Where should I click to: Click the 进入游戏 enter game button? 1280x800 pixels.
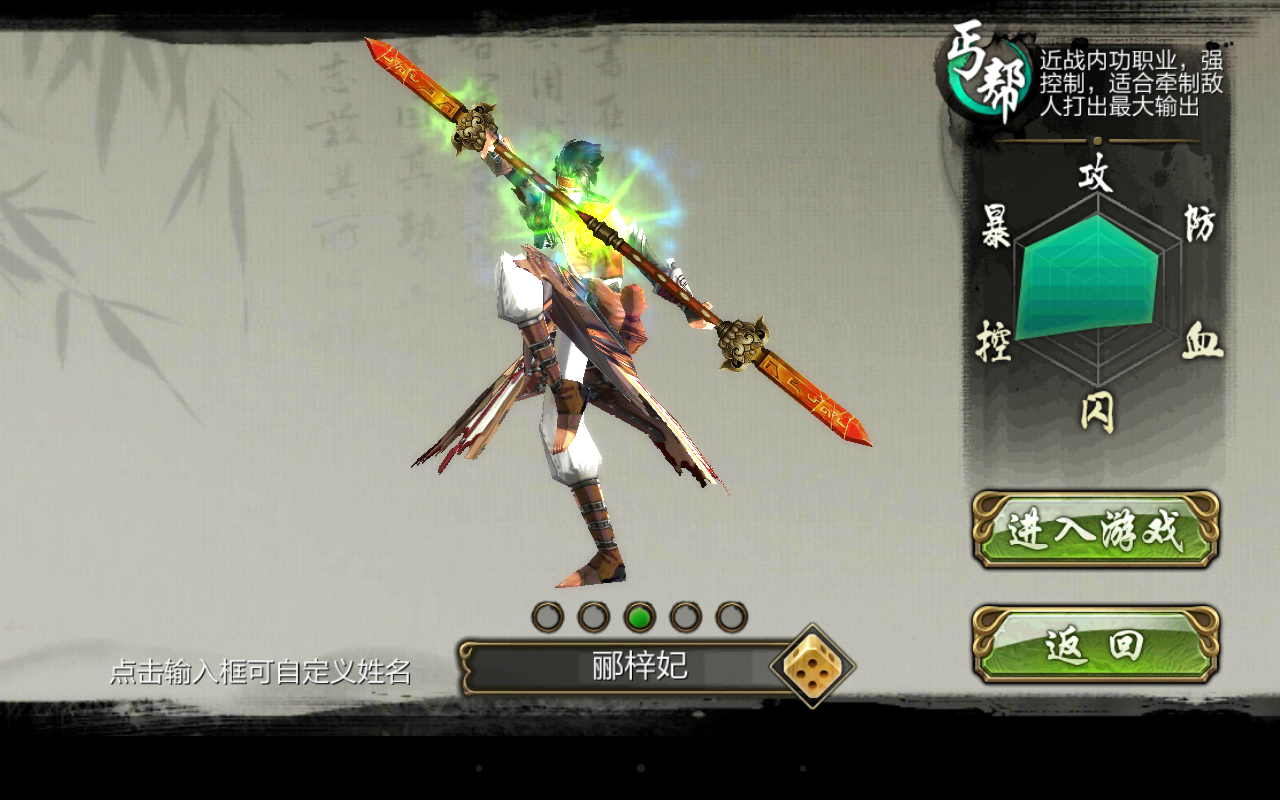tap(1095, 529)
